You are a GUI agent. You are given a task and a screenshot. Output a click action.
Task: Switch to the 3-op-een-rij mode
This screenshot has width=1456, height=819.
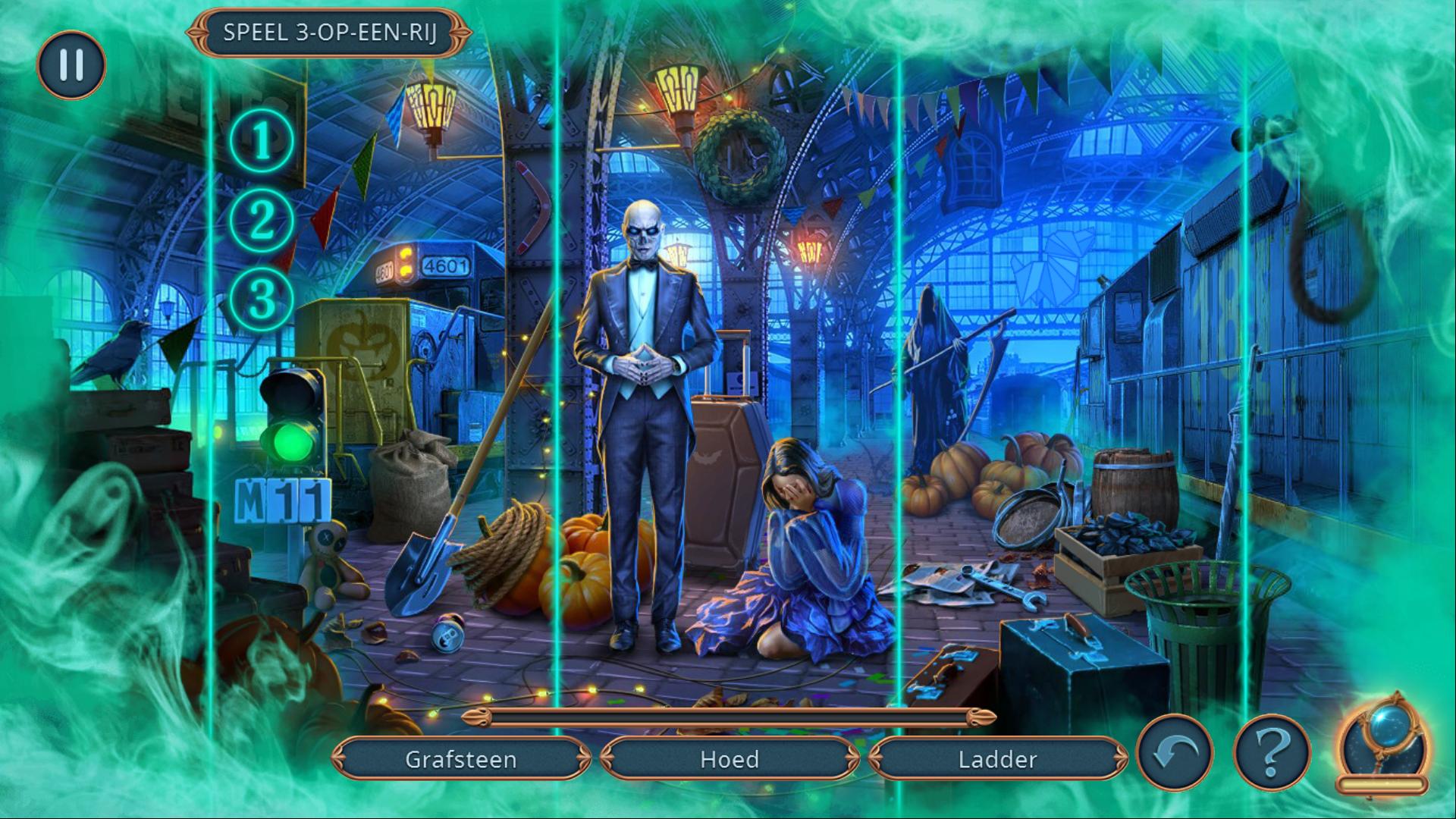tap(329, 33)
